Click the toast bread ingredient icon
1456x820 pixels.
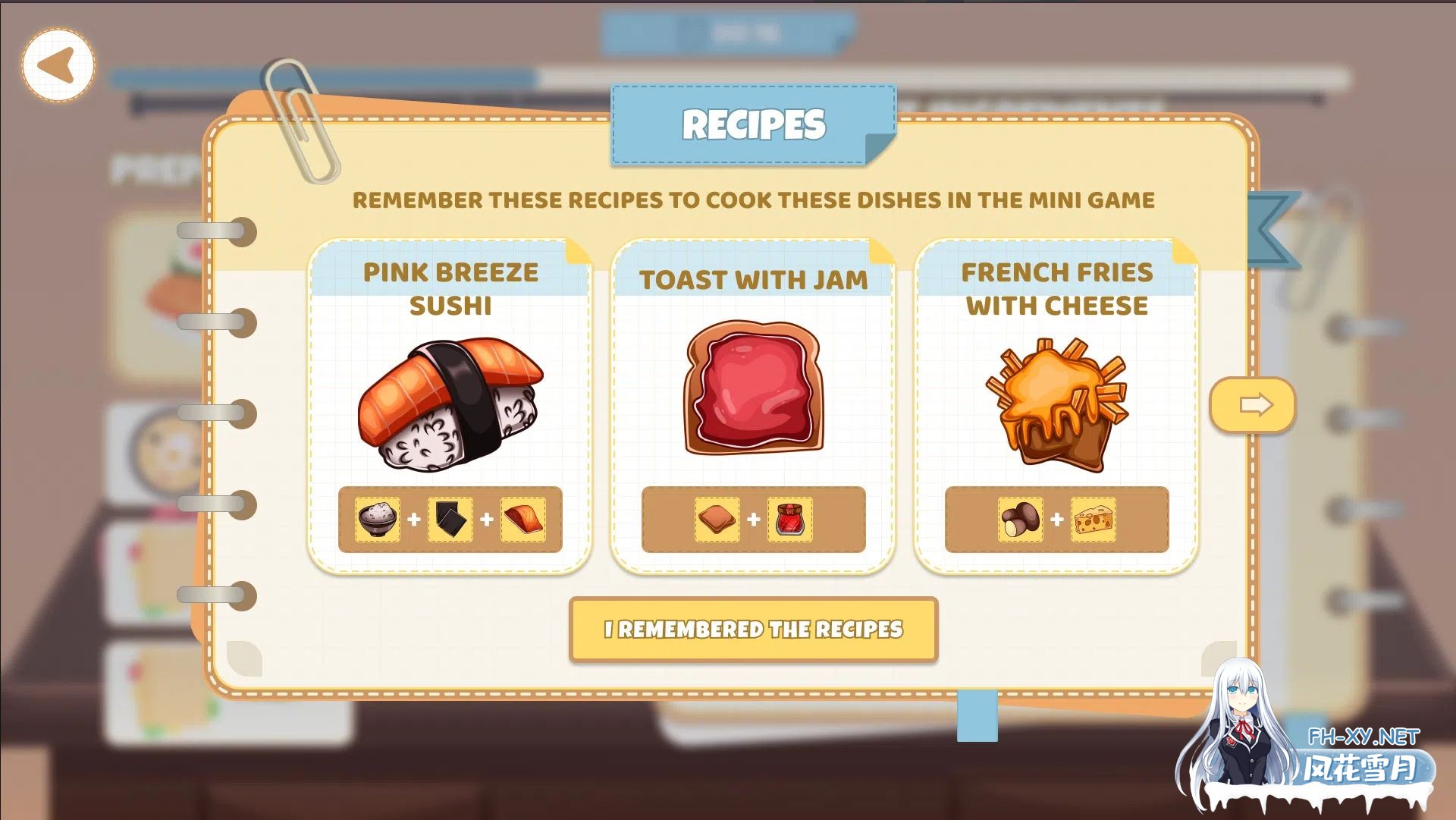point(717,520)
